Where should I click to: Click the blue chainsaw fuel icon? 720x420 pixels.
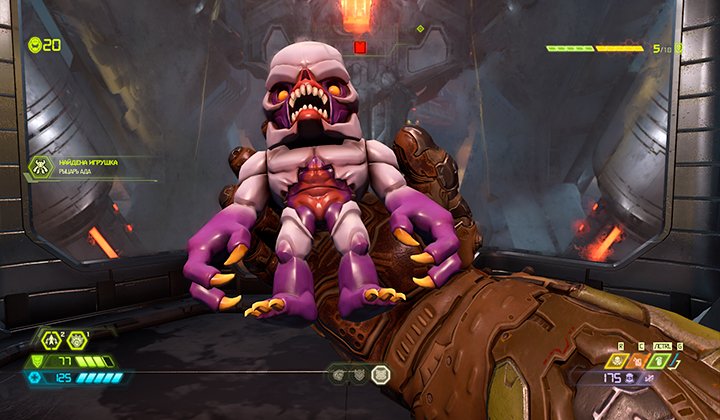(x=37, y=378)
